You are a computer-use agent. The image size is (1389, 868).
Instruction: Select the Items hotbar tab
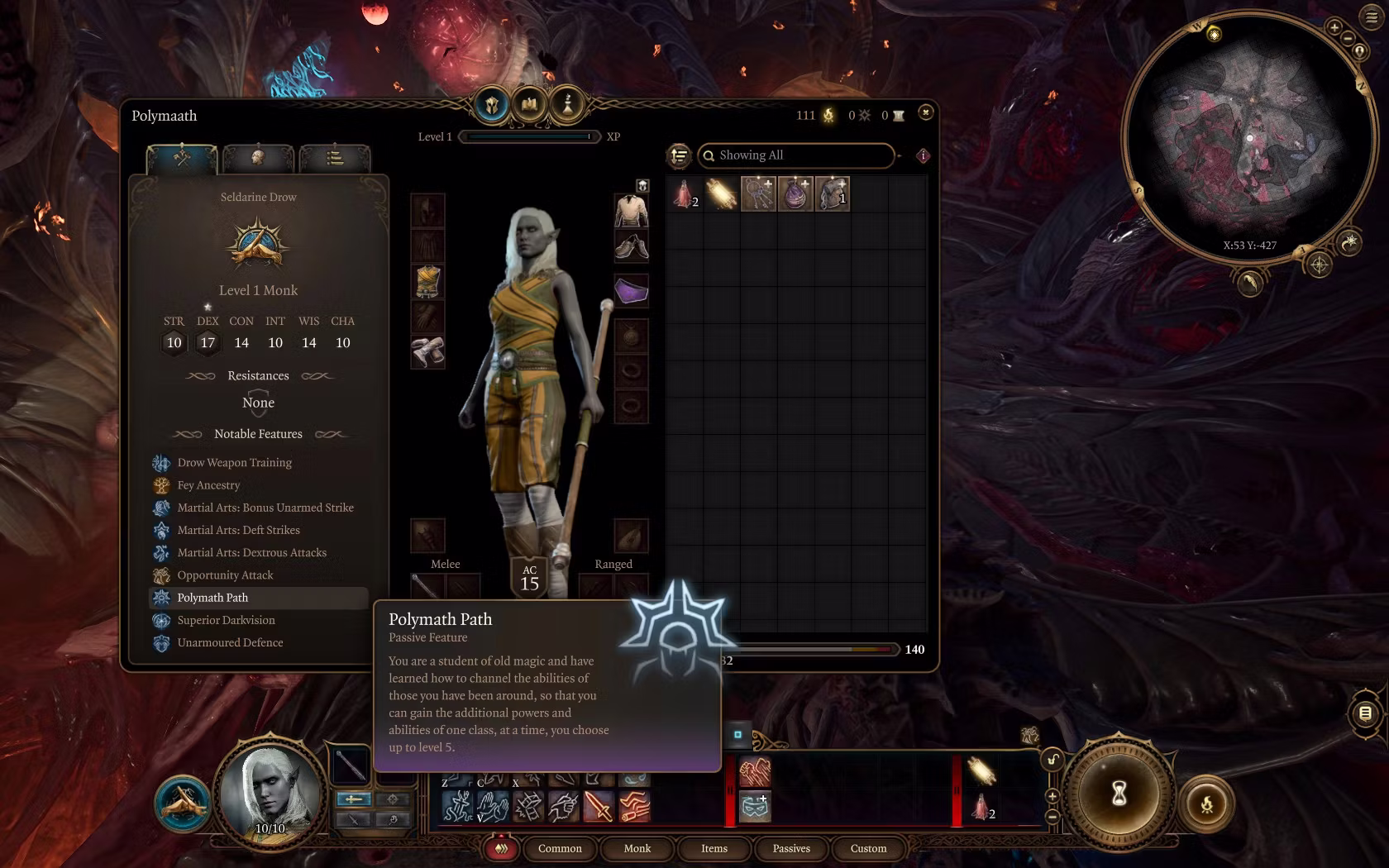714,848
